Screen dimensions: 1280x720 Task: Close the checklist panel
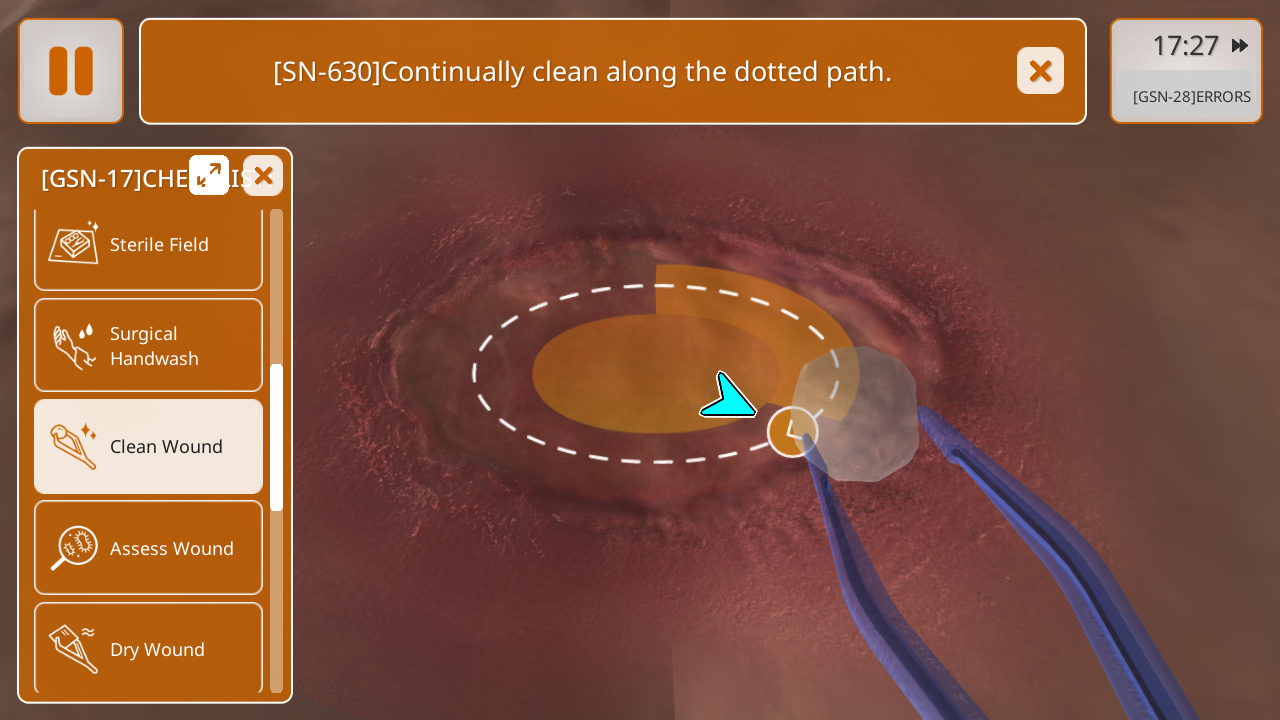pos(263,176)
